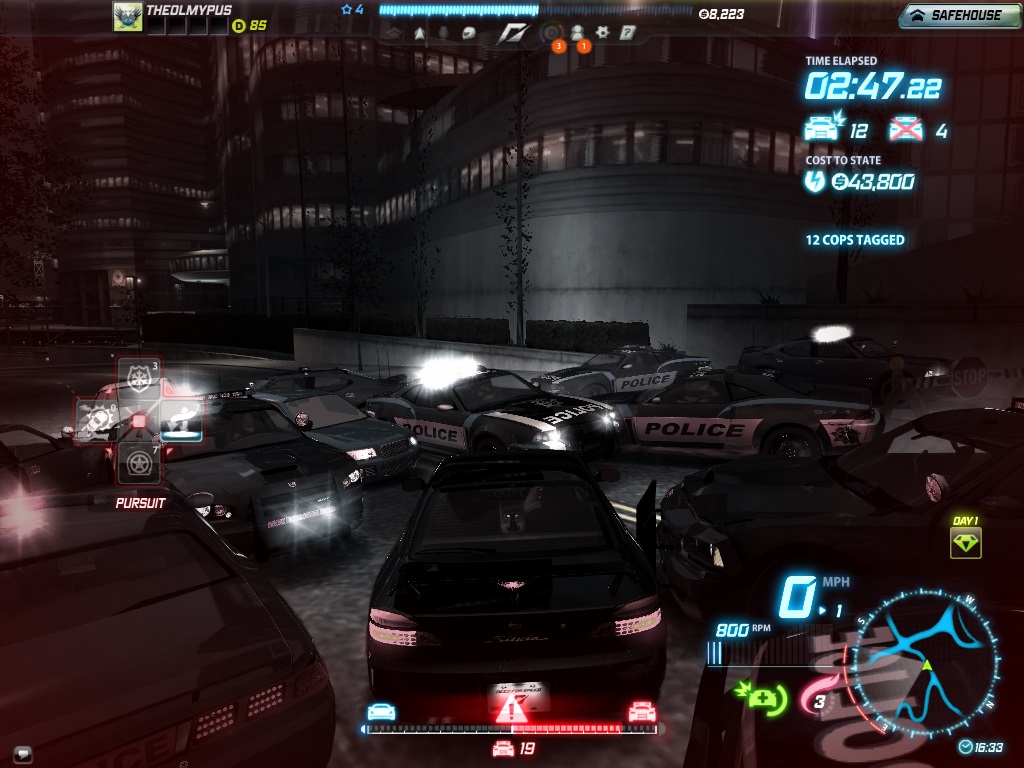Select the spiked car powerup slot
Screen dimensions: 1024x768
(97, 420)
